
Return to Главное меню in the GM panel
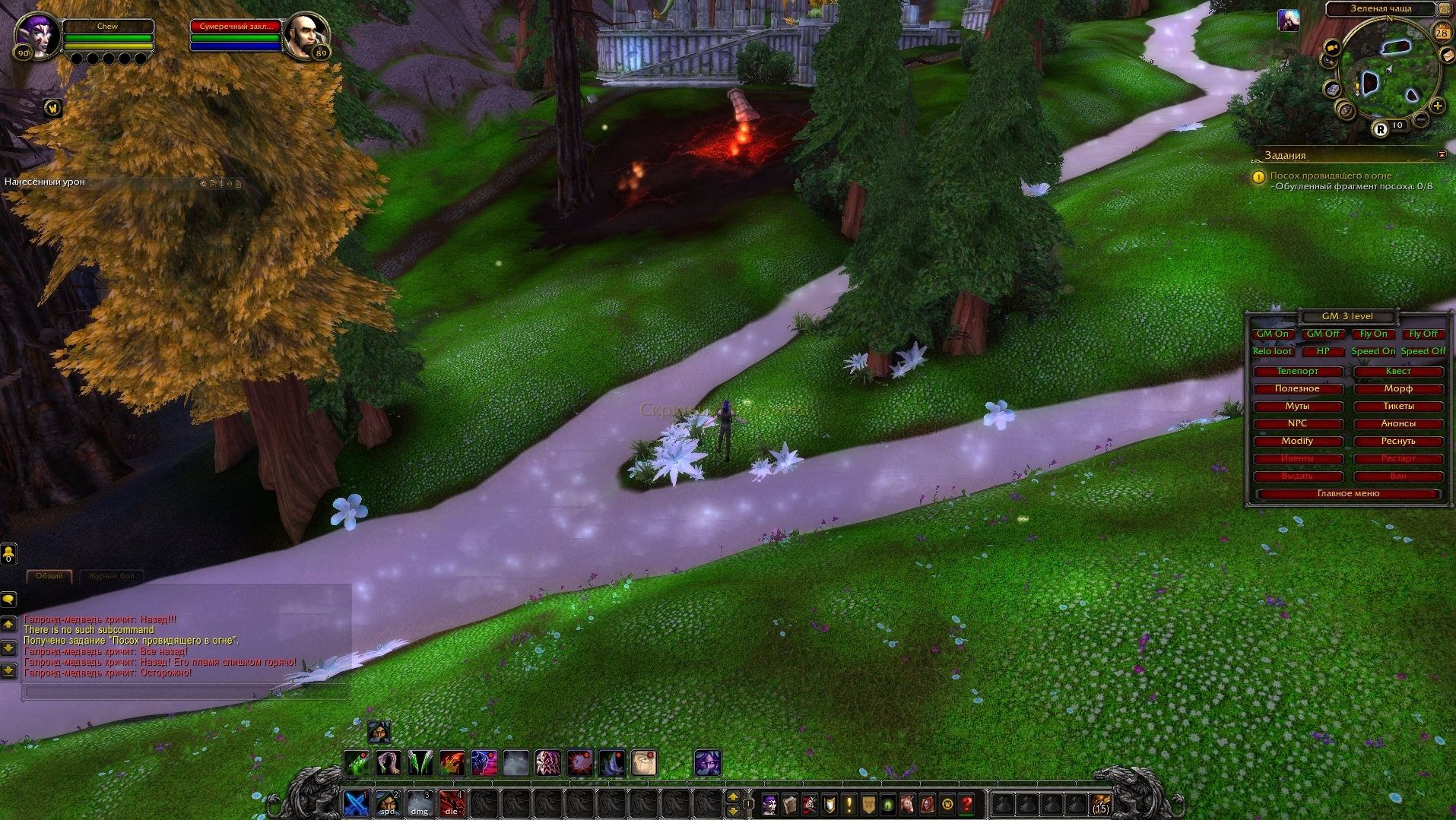click(1348, 493)
